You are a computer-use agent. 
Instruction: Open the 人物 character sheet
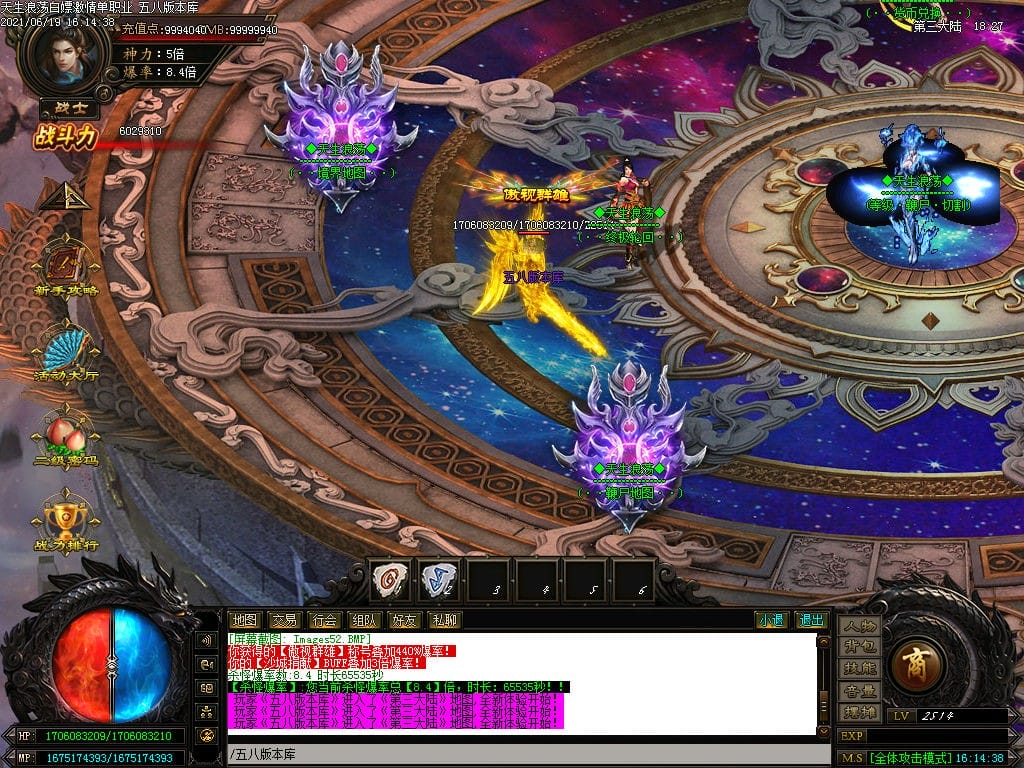coord(859,626)
